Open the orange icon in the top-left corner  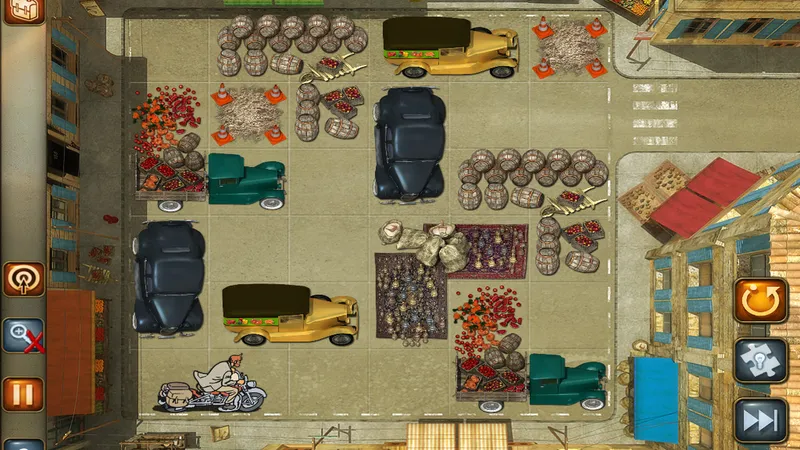coord(24,10)
